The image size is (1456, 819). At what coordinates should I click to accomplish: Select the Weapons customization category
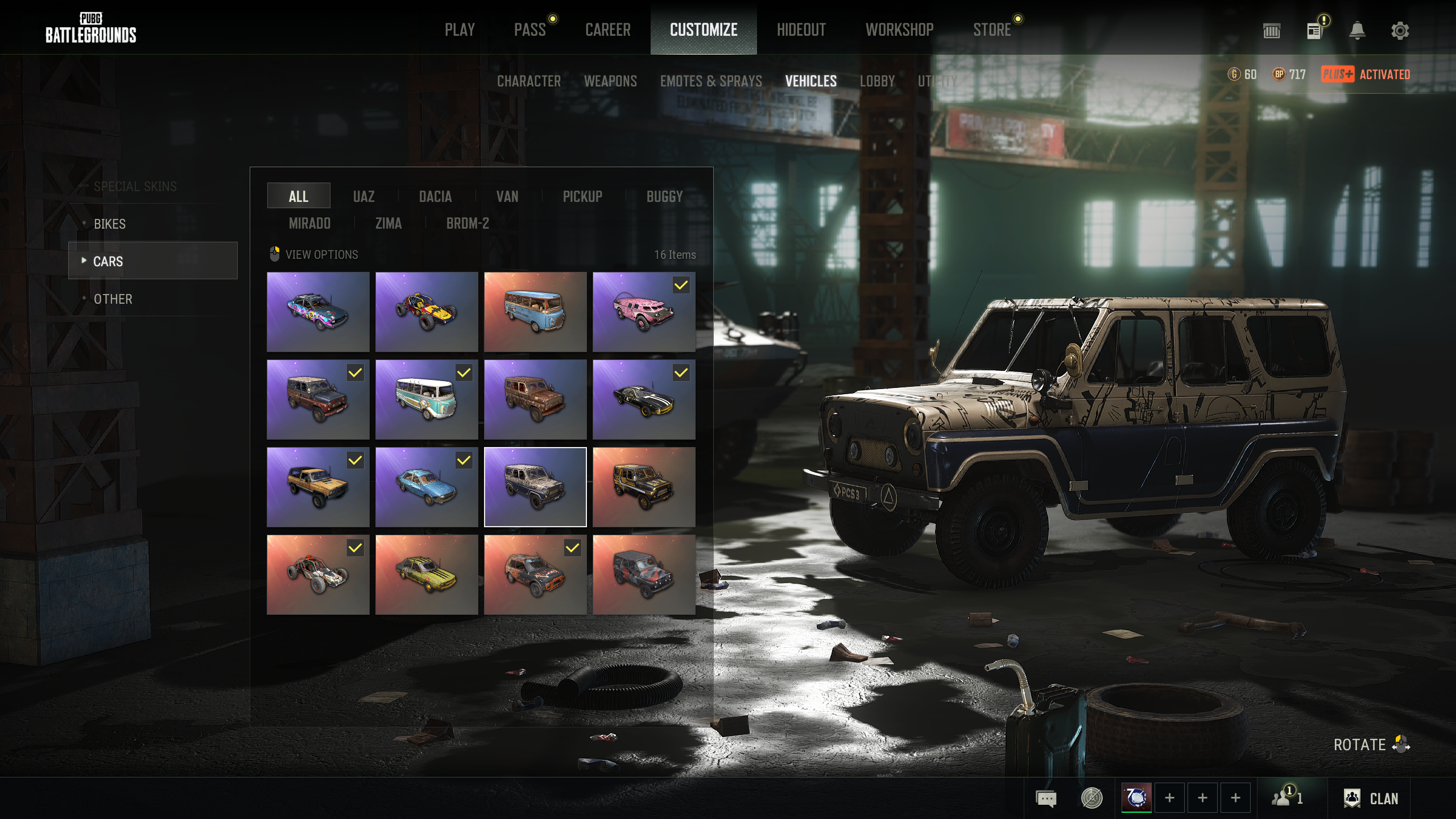[610, 81]
